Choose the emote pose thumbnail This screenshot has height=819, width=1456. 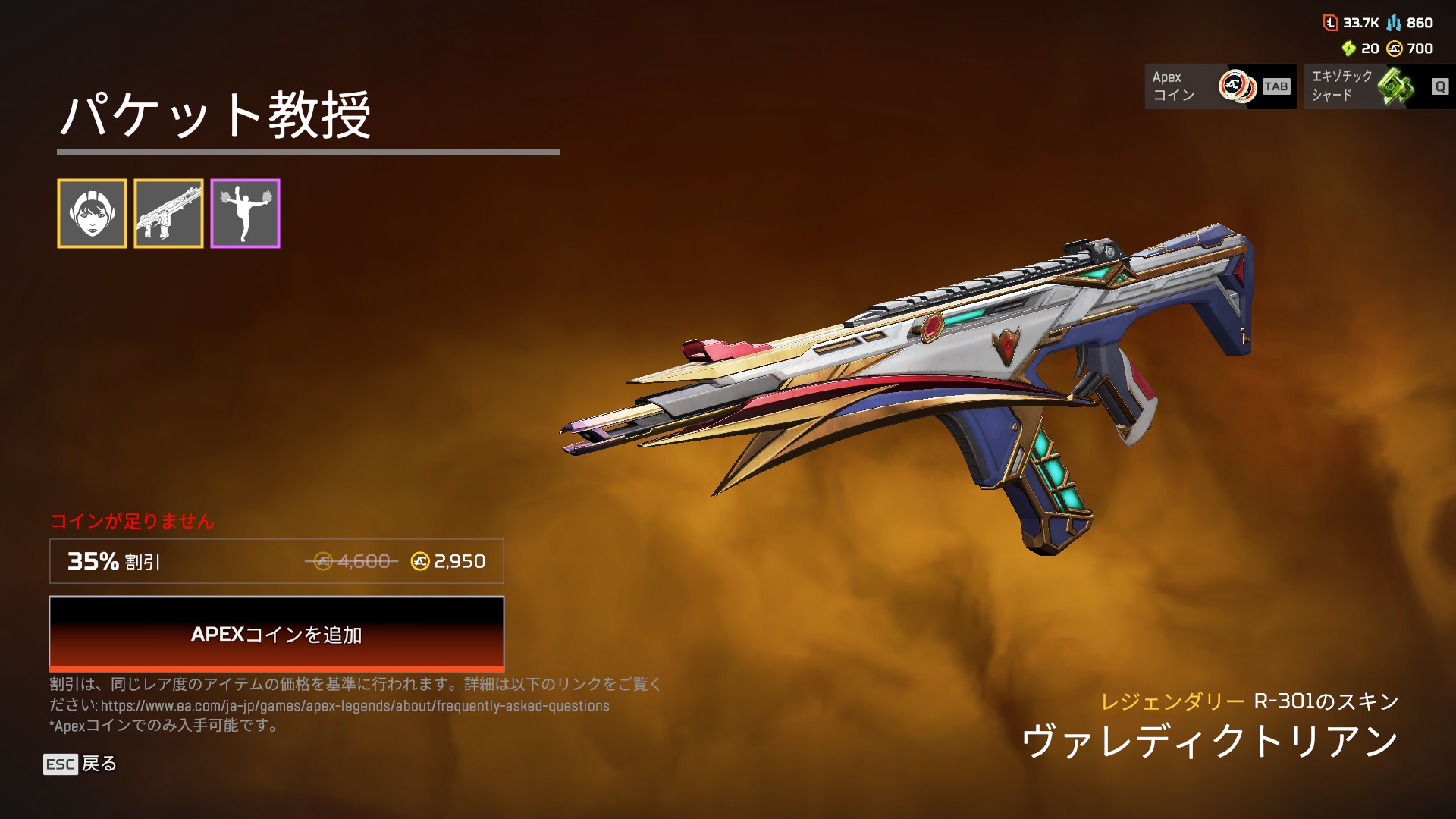coord(245,214)
